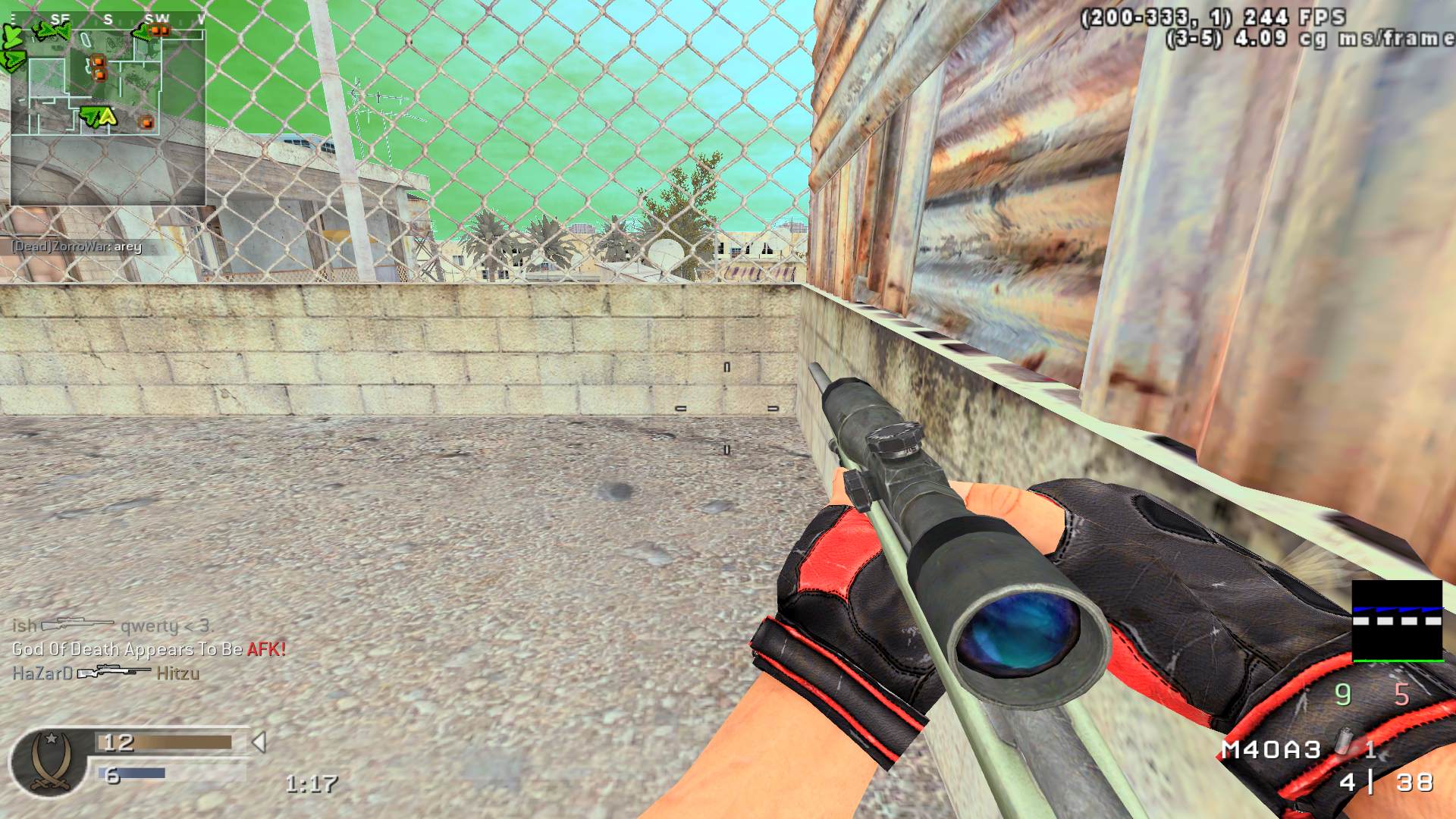1456x819 pixels.
Task: Click the compass heading strip
Action: [x=108, y=20]
